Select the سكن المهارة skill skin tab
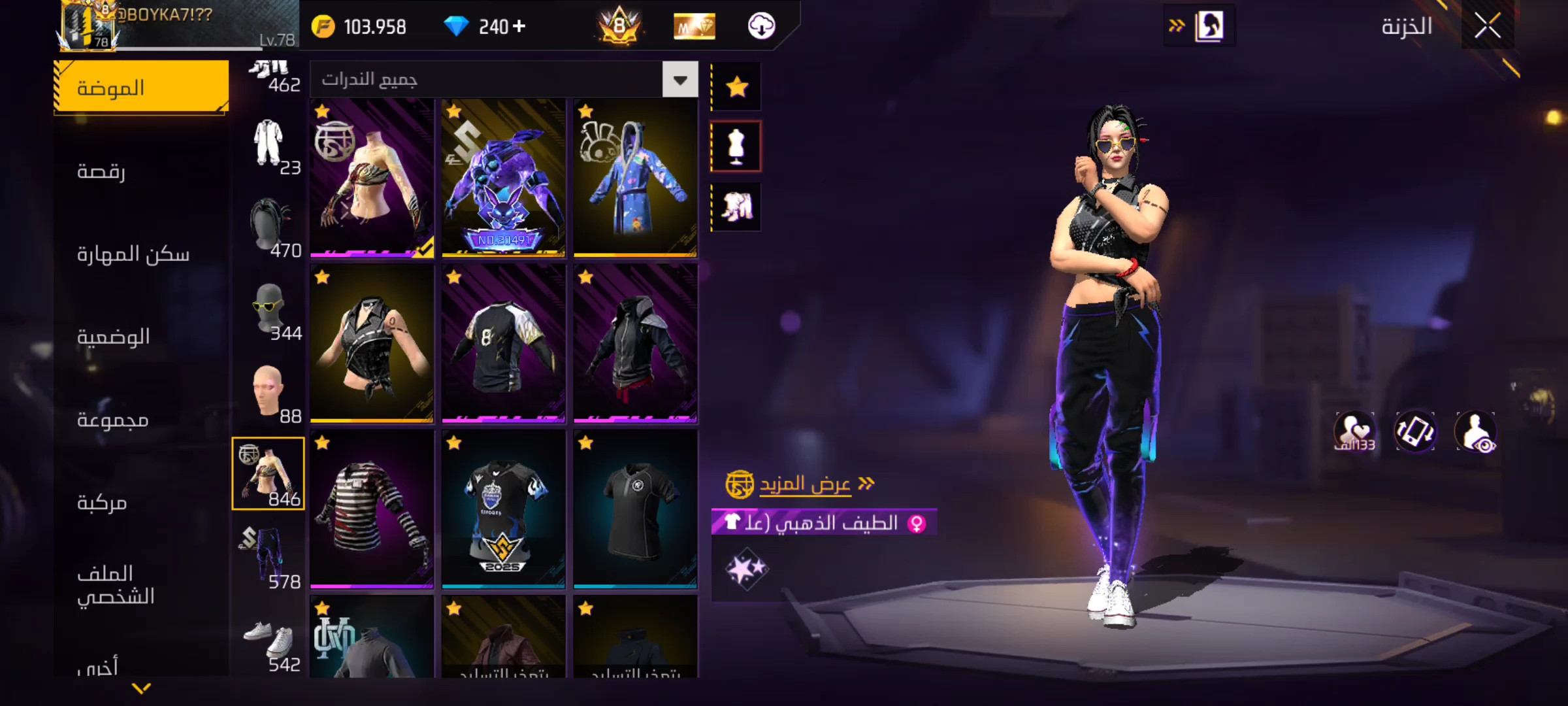Viewport: 1568px width, 706px height. pyautogui.click(x=133, y=254)
